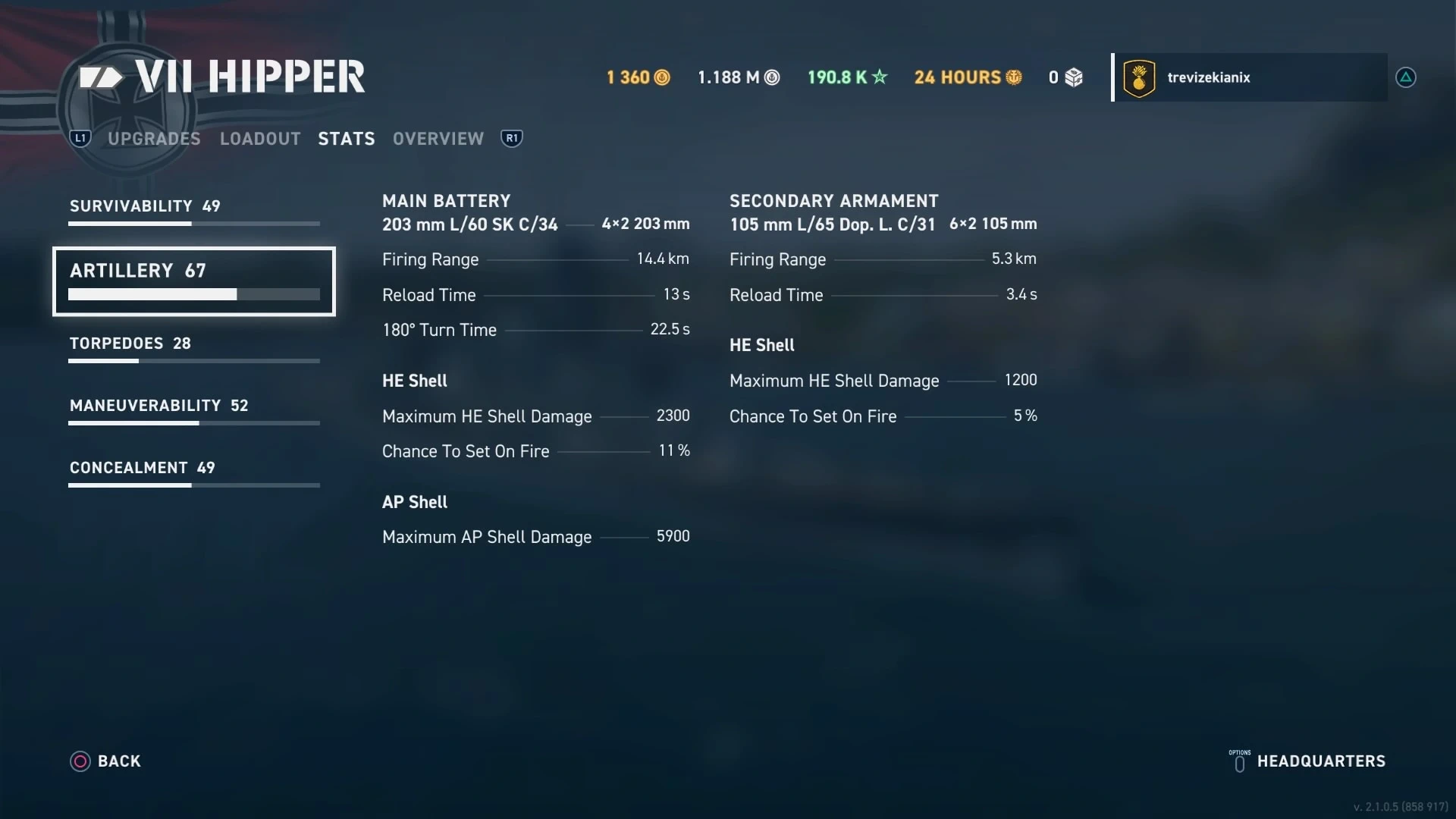
Task: Open the 24 Hours premium time indicator
Action: point(968,77)
